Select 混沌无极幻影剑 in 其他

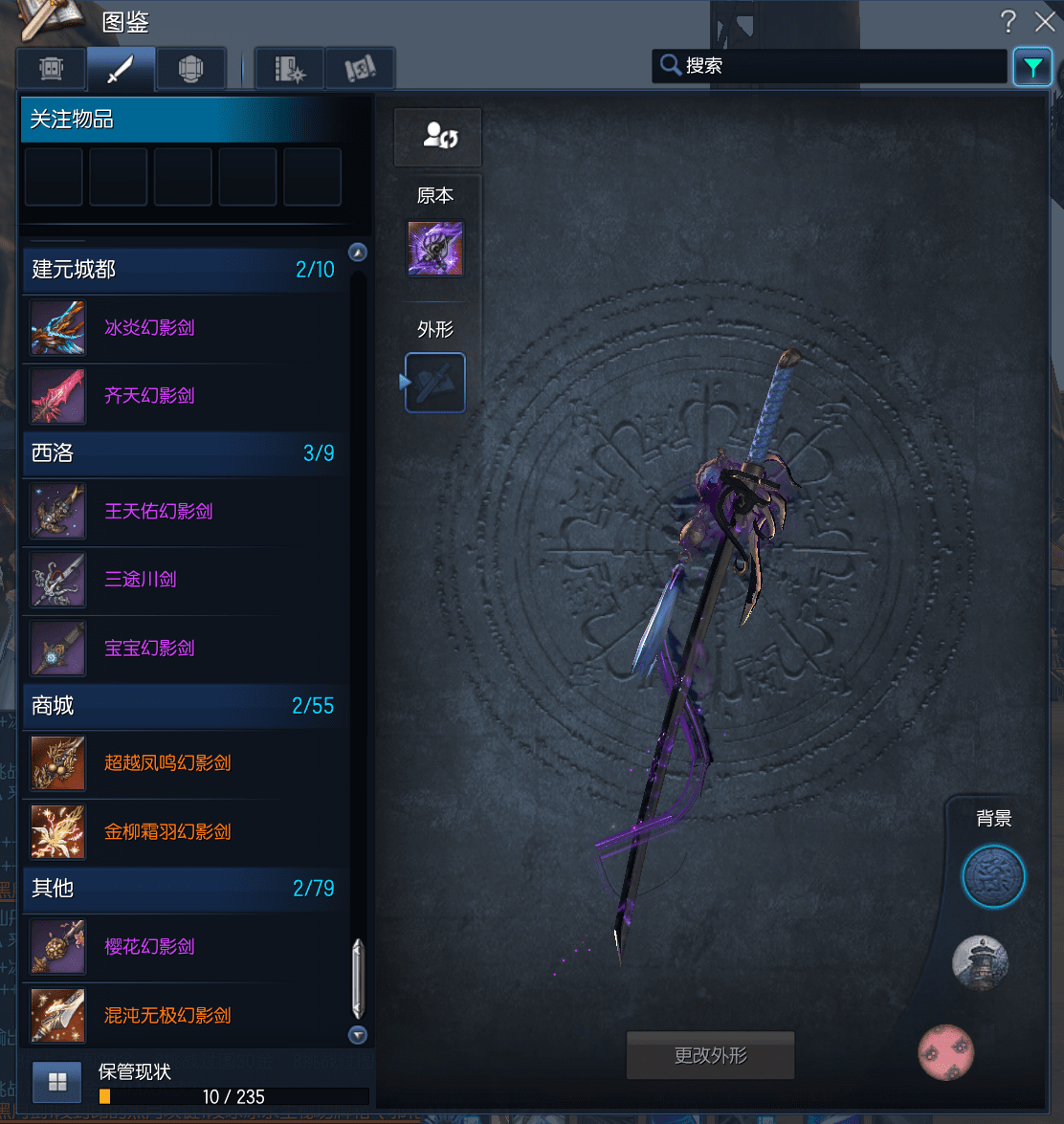pos(167,1015)
